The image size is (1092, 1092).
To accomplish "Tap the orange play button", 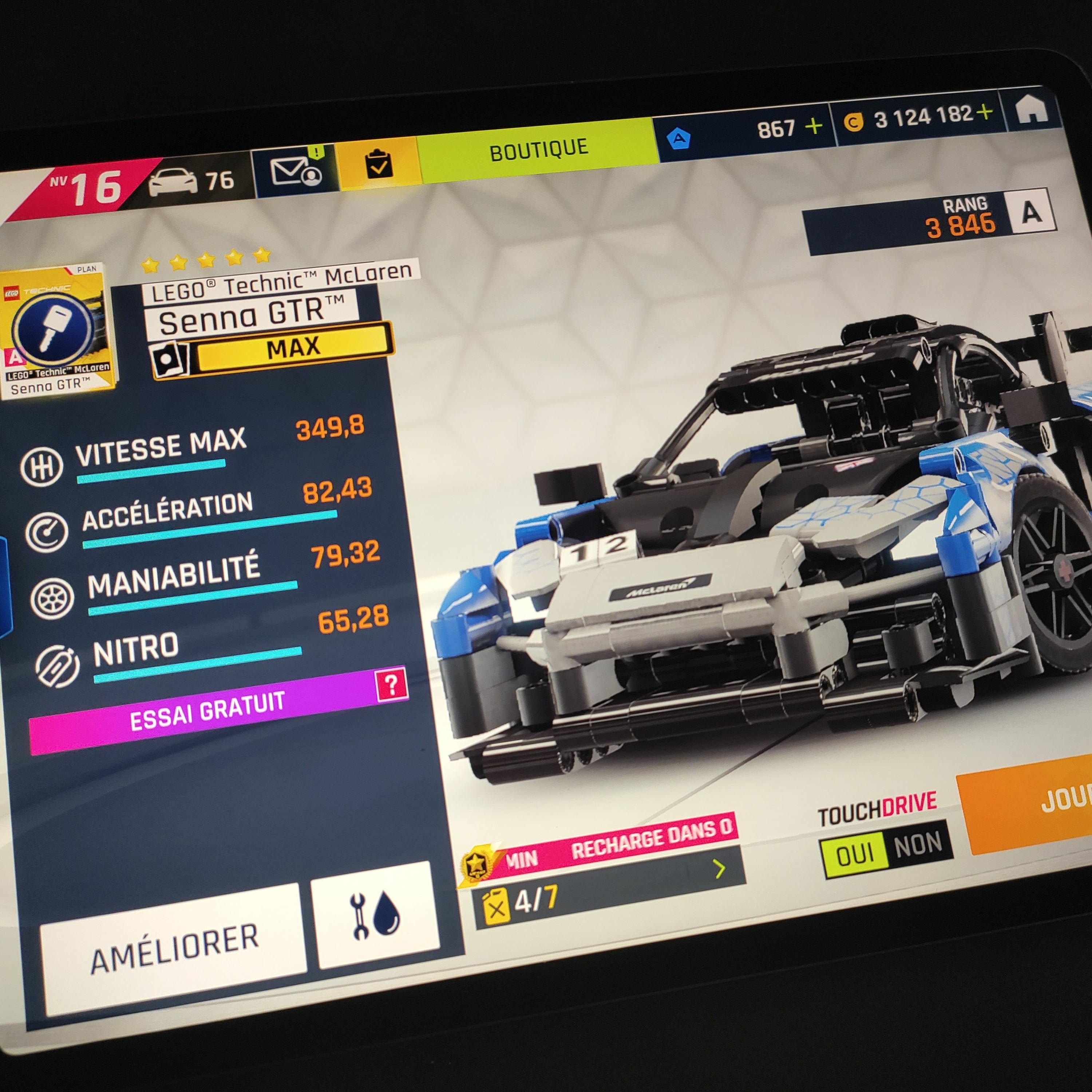I will [x=1034, y=803].
